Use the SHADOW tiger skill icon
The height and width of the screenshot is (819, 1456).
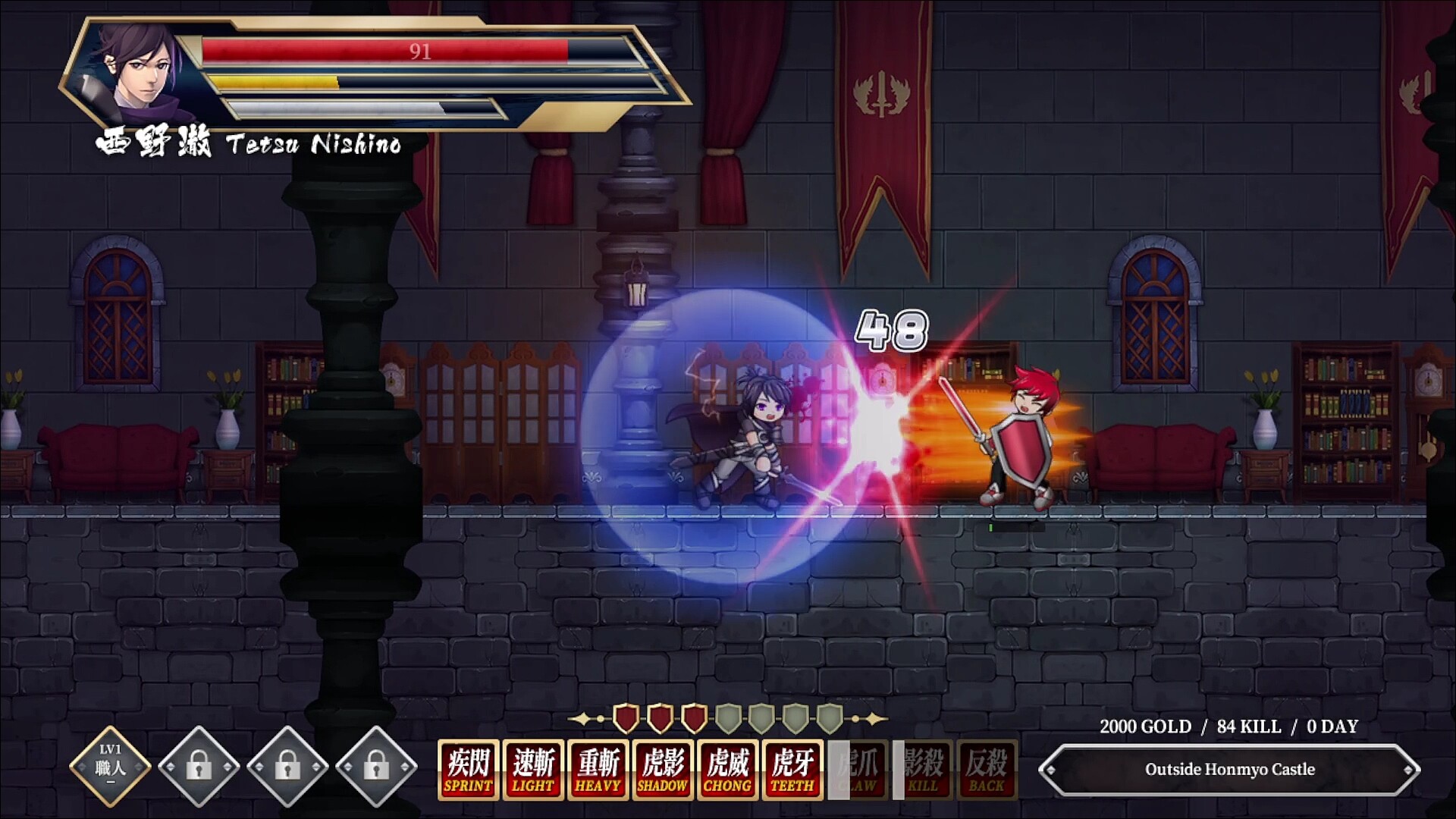point(663,769)
